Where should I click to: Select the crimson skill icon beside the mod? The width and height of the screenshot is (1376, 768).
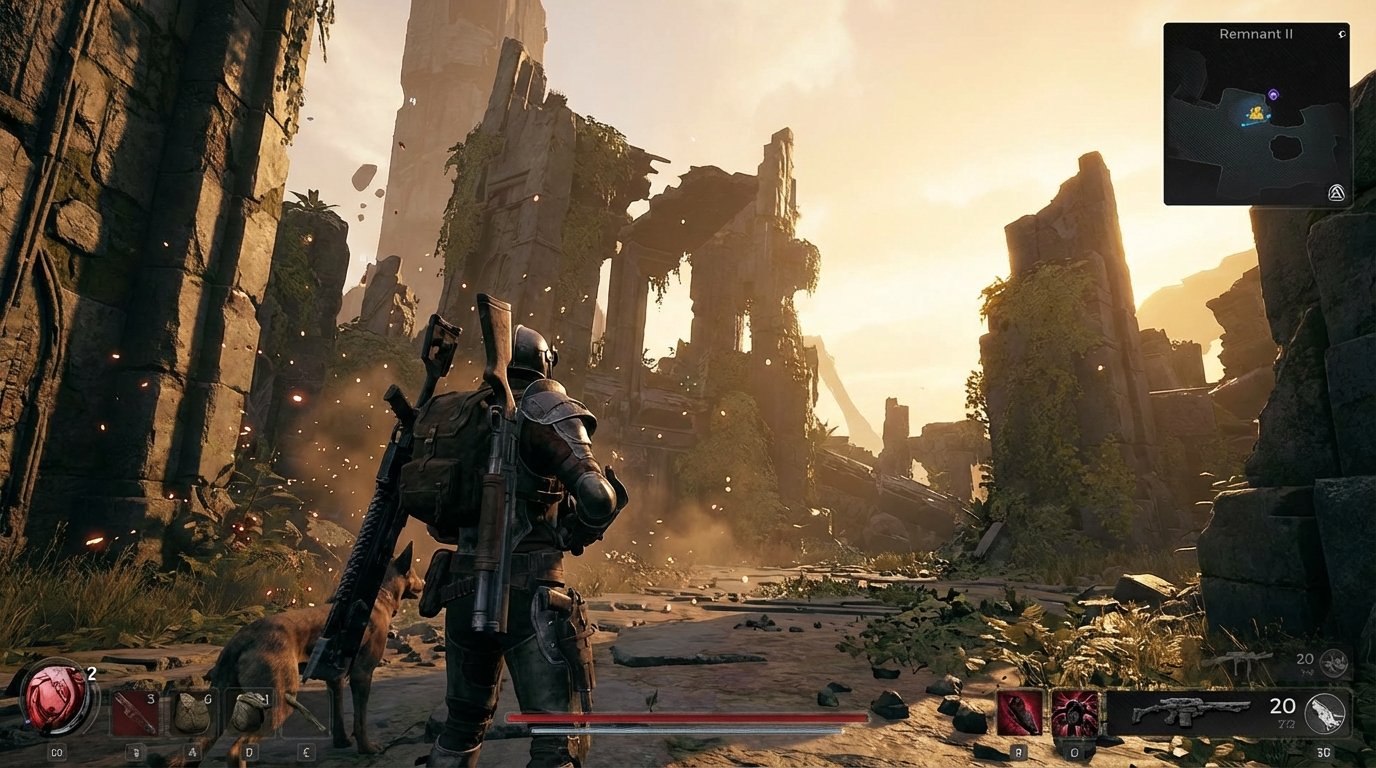click(x=1076, y=712)
